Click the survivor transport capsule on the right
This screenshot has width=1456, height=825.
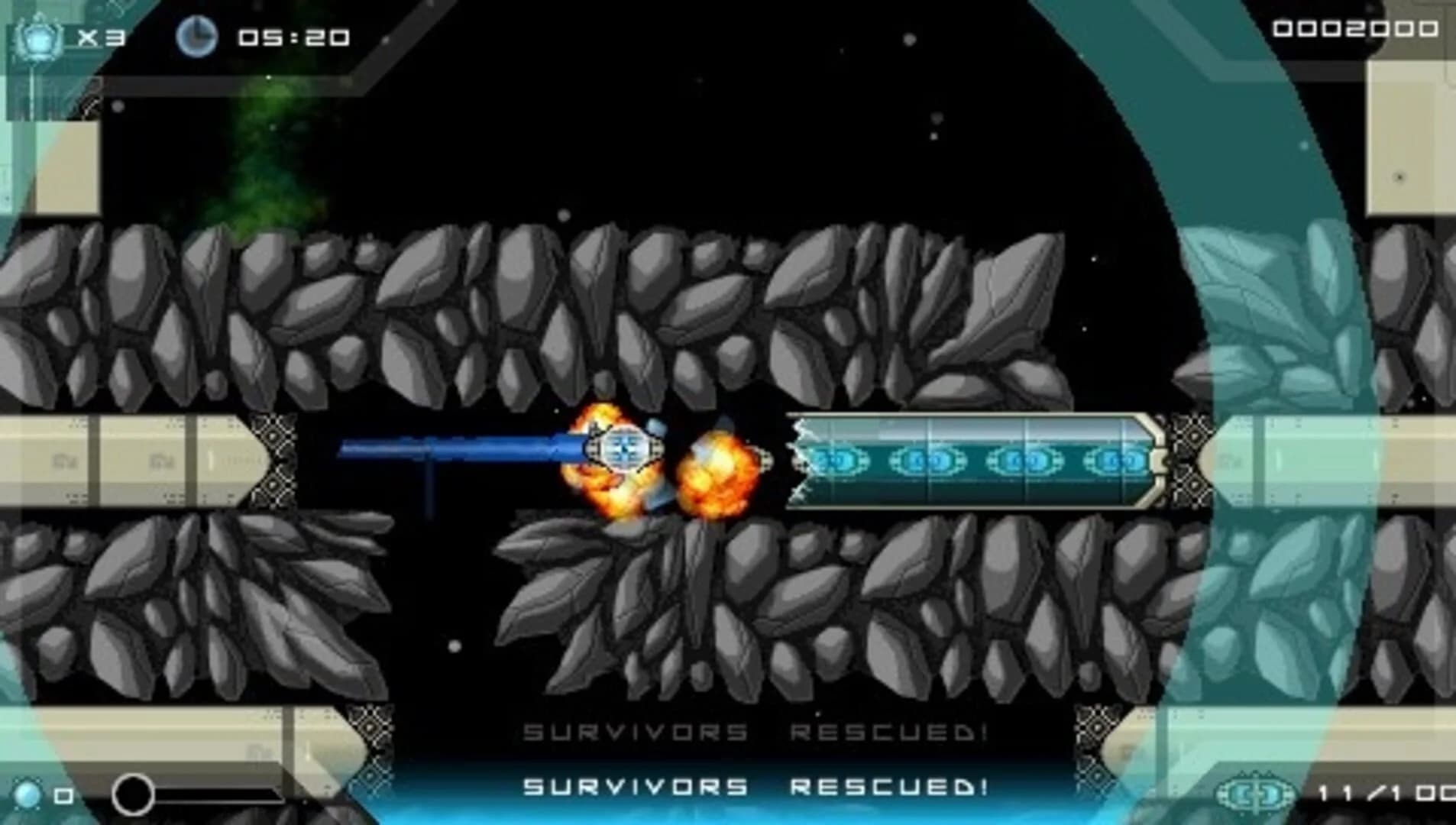pos(978,458)
